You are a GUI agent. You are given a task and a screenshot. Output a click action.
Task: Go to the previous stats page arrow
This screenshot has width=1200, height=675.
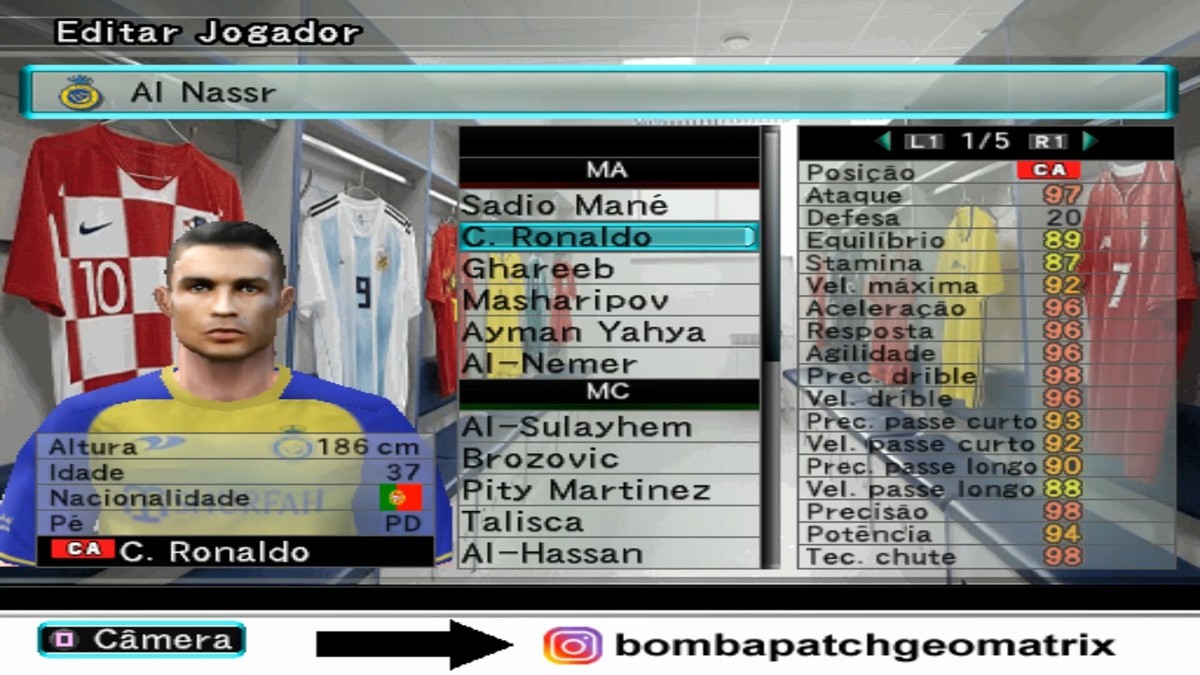(x=883, y=141)
